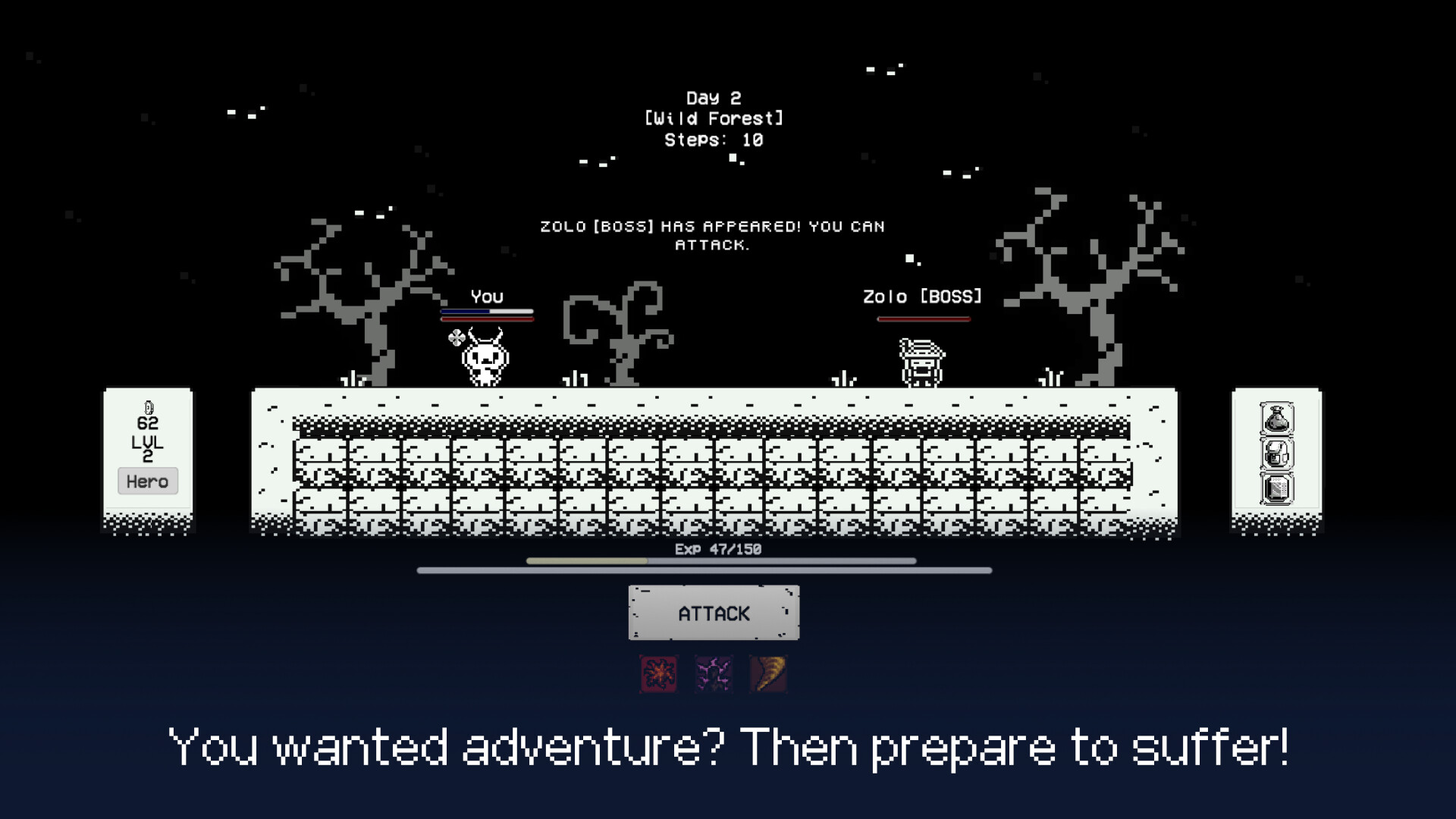The height and width of the screenshot is (819, 1456).
Task: Select the fire explosion spell icon
Action: pyautogui.click(x=657, y=675)
